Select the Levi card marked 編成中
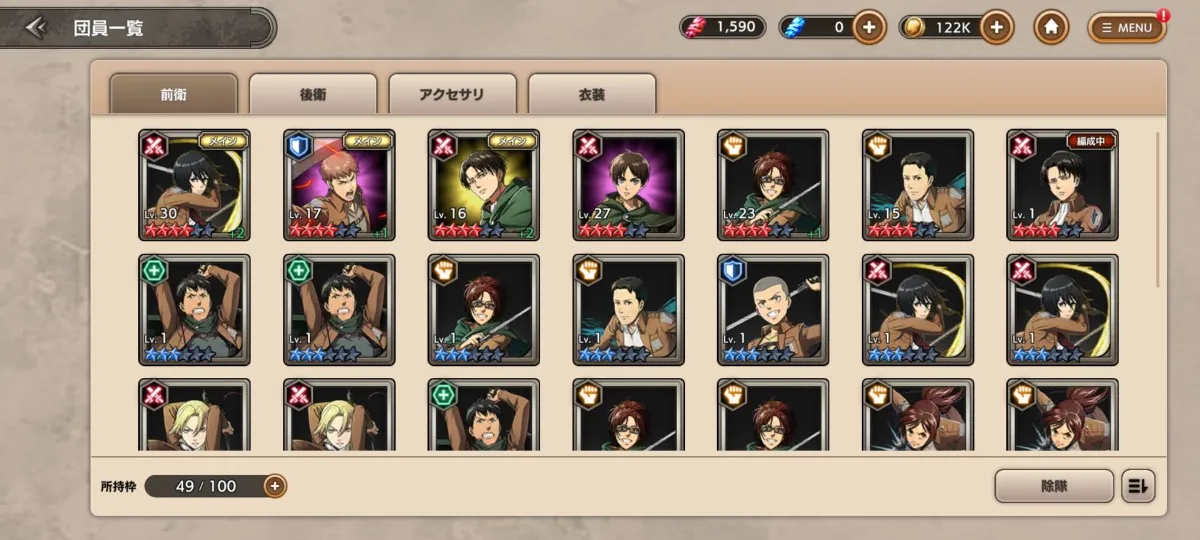1200x540 pixels. pyautogui.click(x=1062, y=185)
